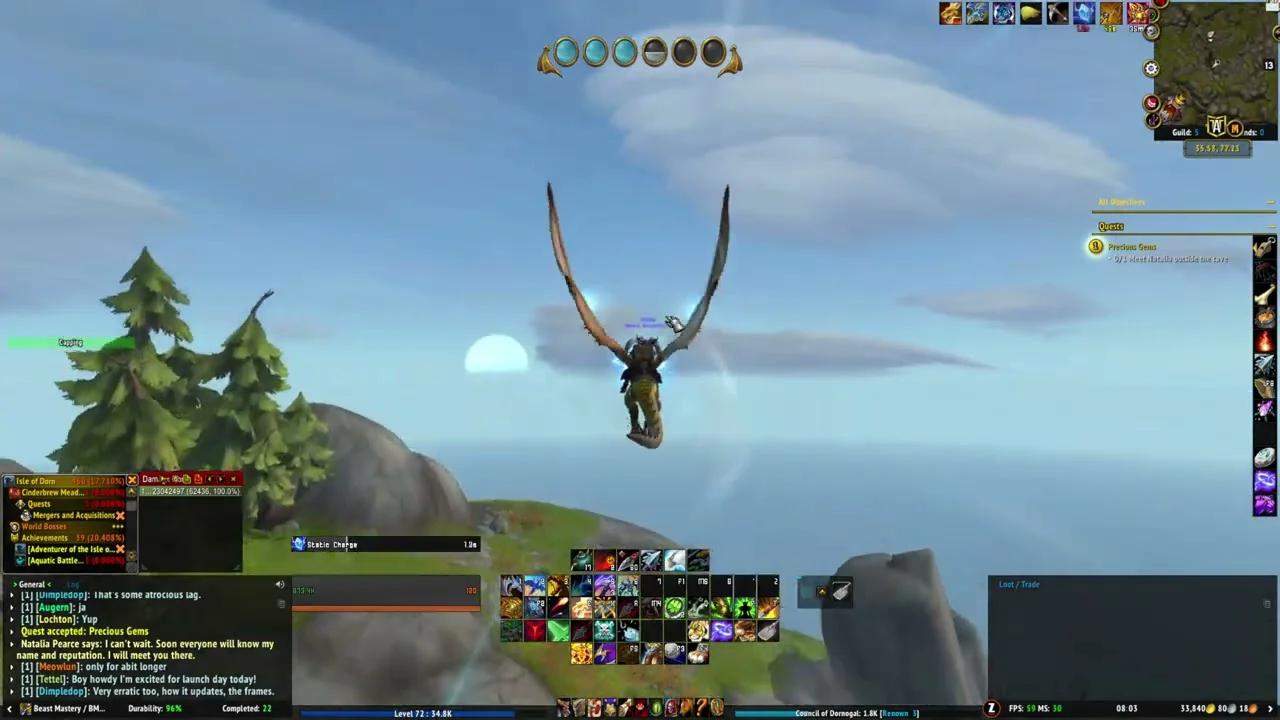Click the golden feather buff icon top right
1280x720 pixels.
coord(1030,12)
